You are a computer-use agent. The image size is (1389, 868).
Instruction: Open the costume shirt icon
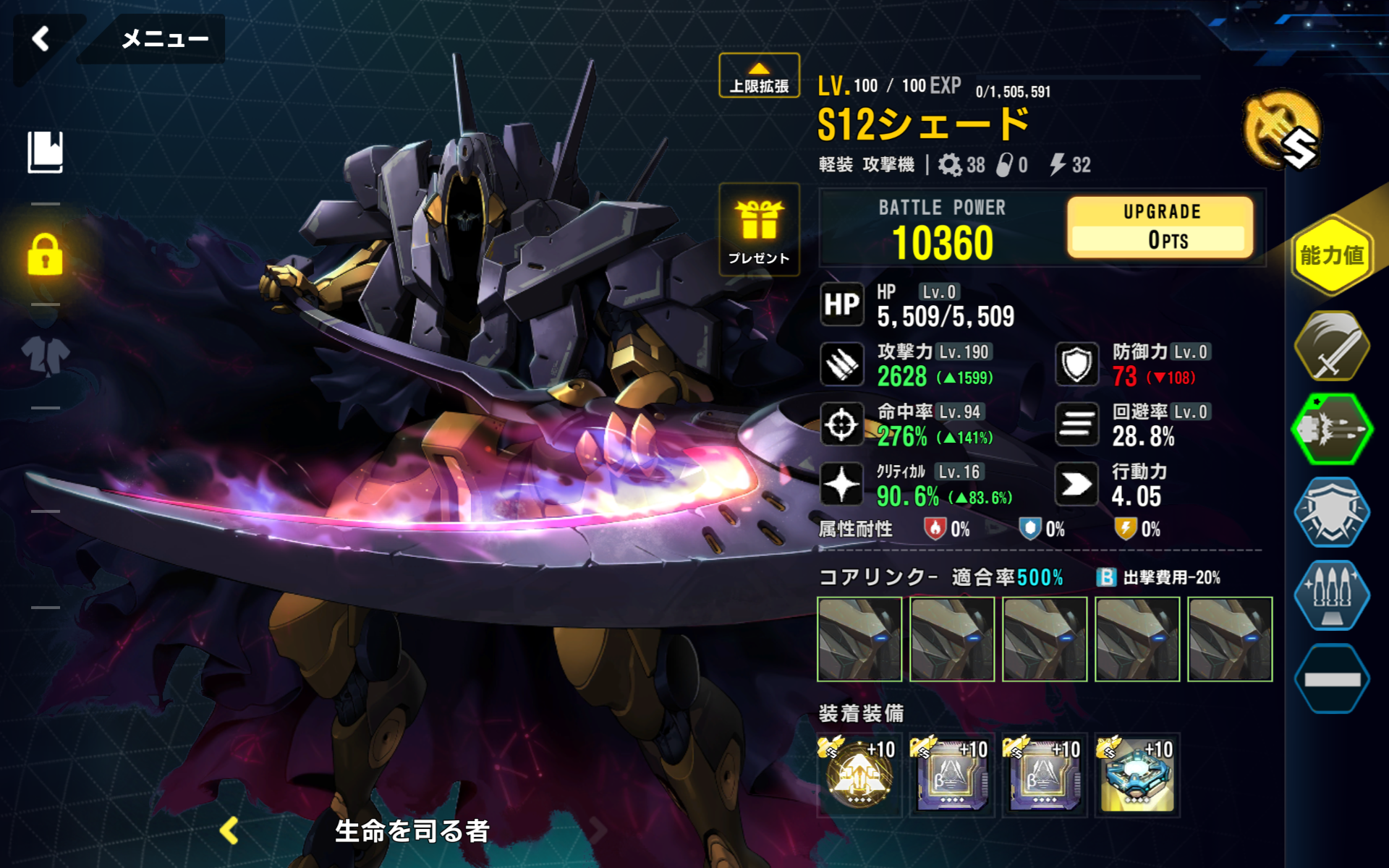[x=46, y=356]
